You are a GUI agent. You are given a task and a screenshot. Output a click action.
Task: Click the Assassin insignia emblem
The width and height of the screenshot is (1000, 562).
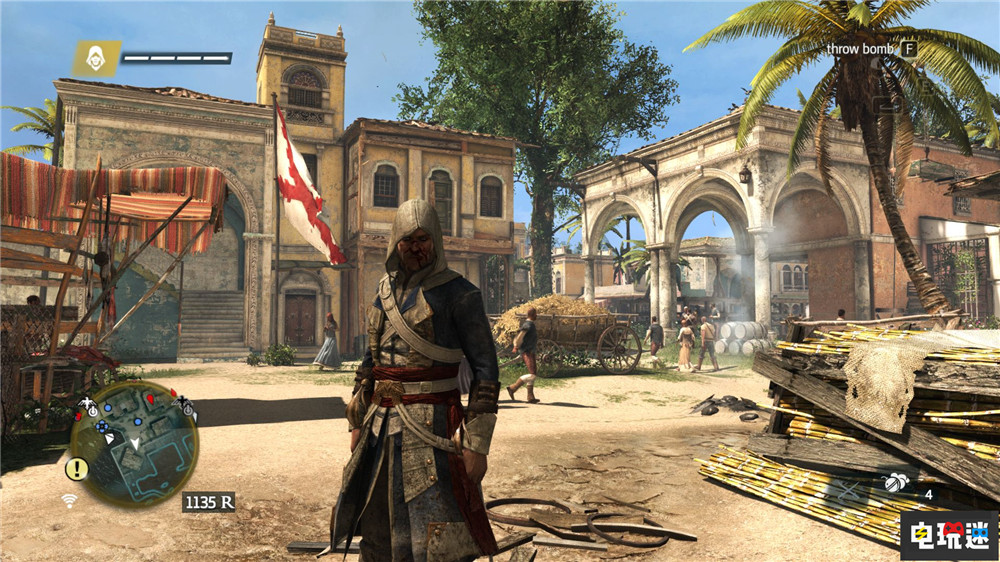point(96,58)
